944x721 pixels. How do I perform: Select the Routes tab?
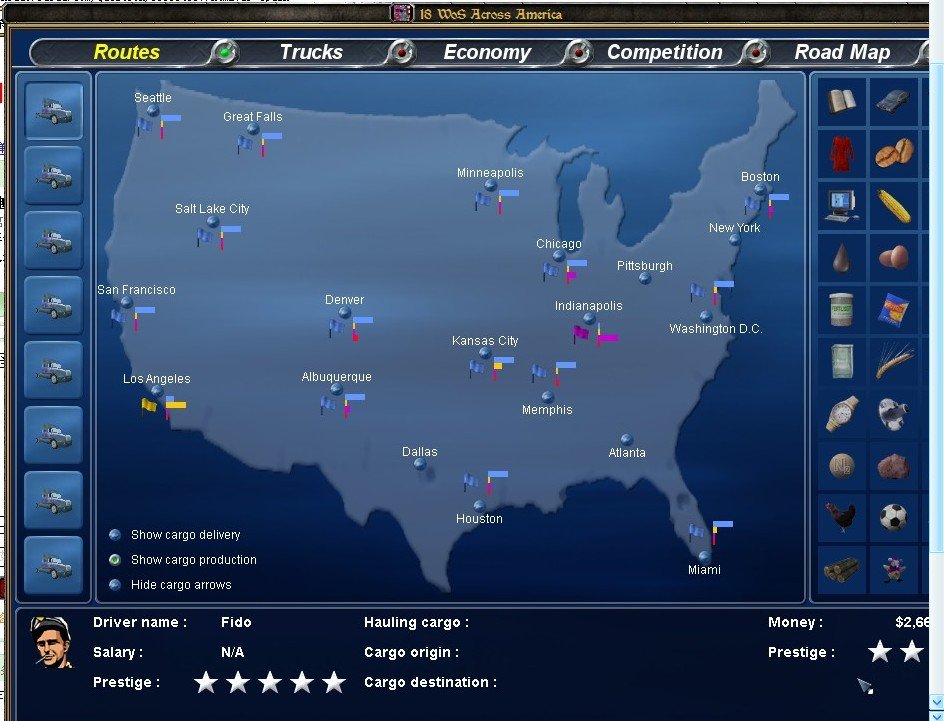click(127, 52)
